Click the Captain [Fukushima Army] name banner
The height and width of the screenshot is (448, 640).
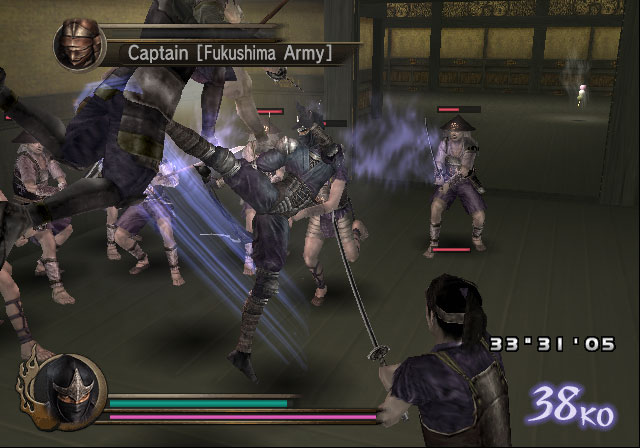(x=230, y=51)
